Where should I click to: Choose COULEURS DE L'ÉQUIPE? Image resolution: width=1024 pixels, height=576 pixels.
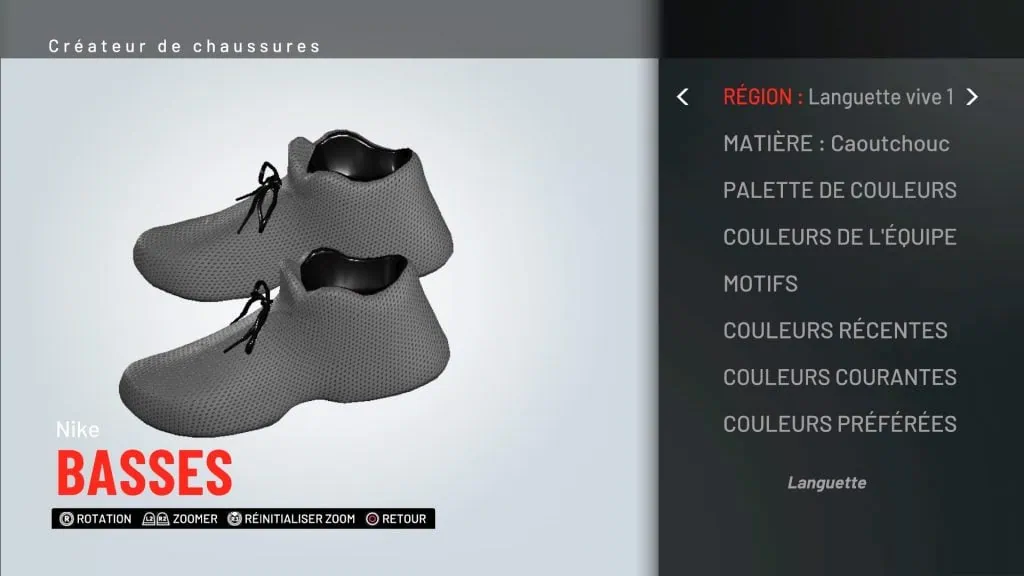click(x=840, y=237)
